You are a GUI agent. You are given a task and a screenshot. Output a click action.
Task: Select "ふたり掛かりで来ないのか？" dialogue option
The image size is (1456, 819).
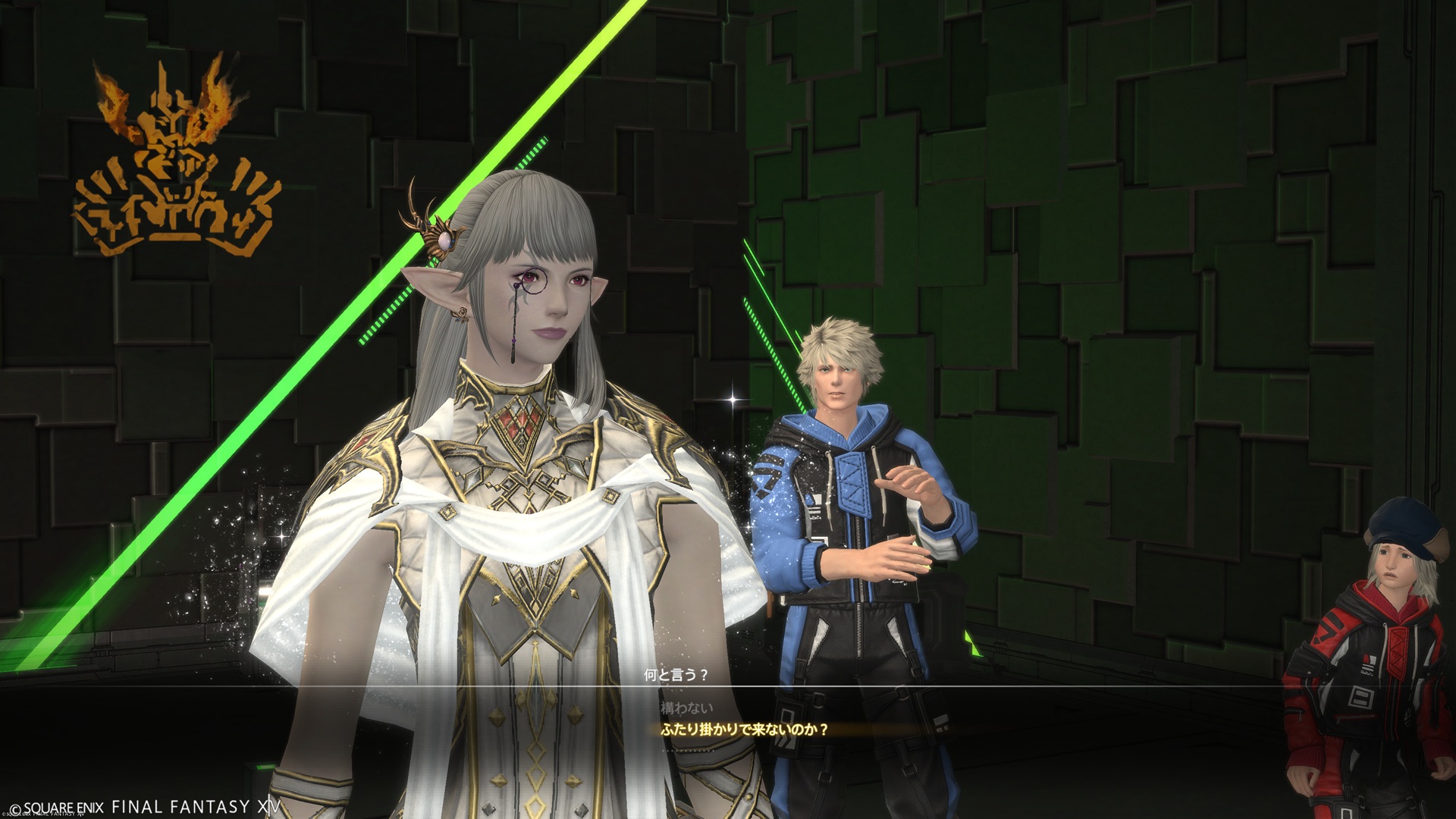tap(745, 730)
